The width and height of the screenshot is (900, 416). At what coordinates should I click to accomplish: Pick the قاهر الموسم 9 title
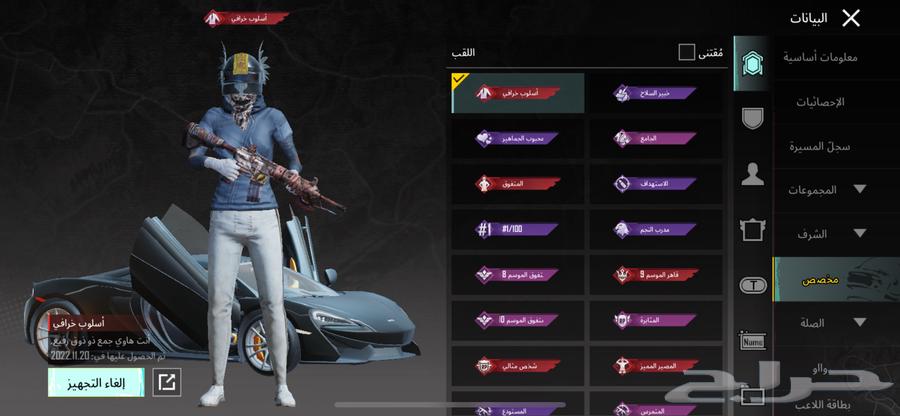[655, 274]
